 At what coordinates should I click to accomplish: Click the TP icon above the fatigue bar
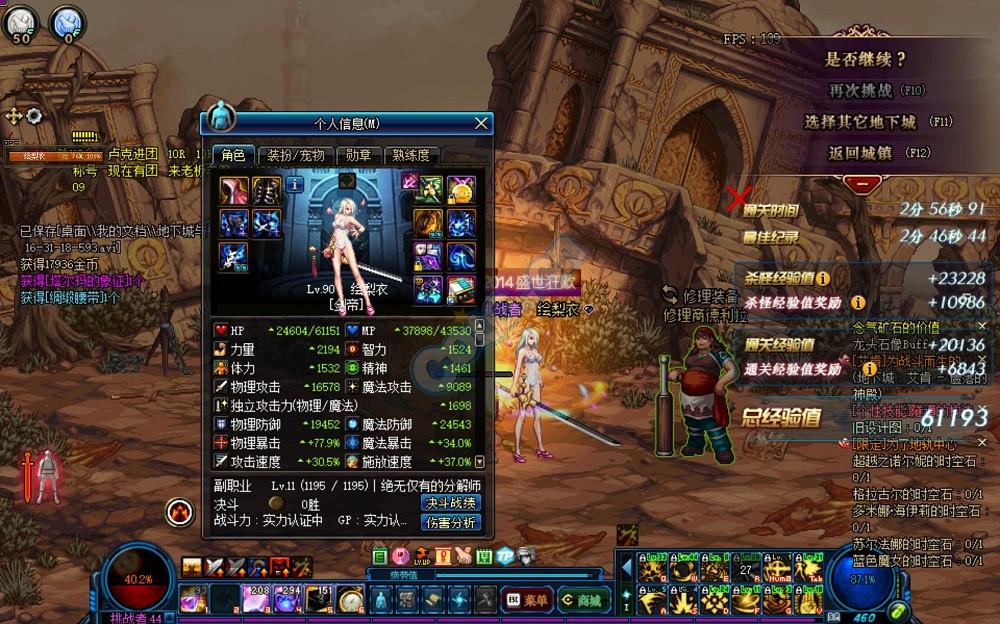point(505,555)
